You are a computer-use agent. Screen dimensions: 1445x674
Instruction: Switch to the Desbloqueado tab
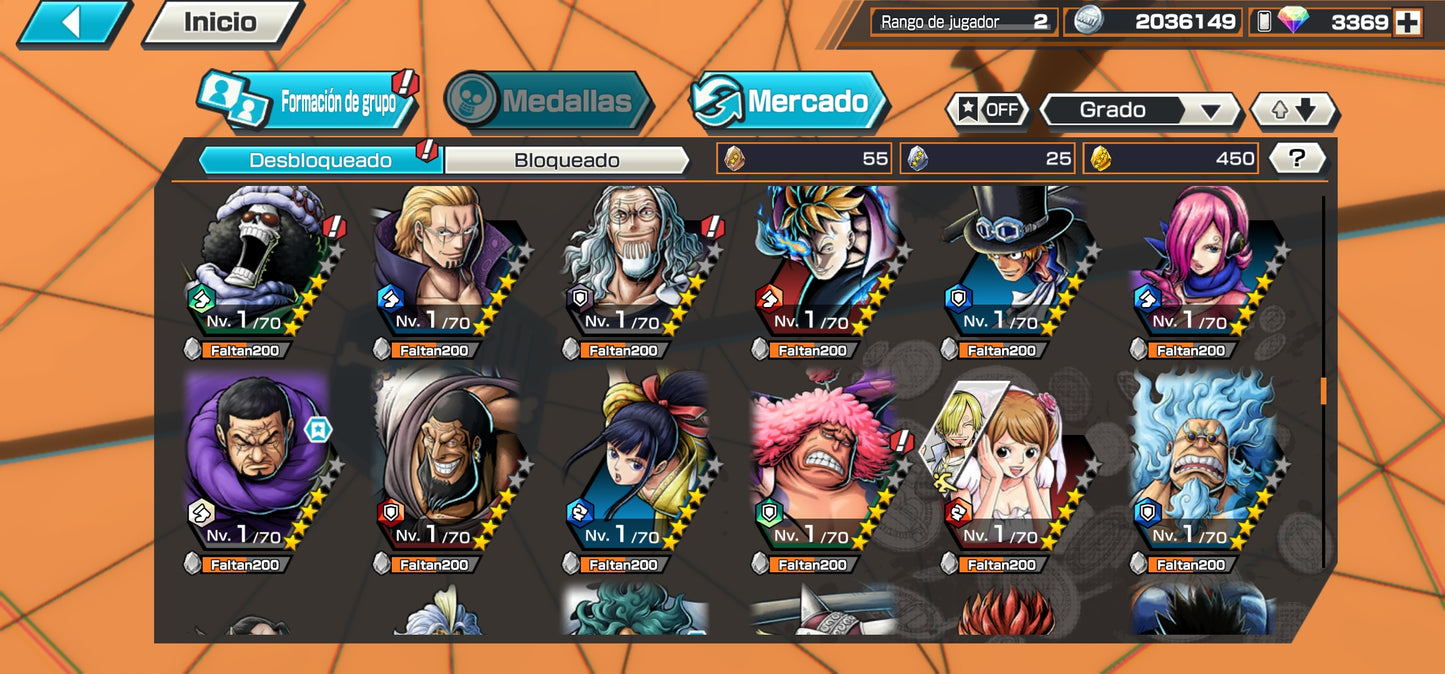(321, 160)
